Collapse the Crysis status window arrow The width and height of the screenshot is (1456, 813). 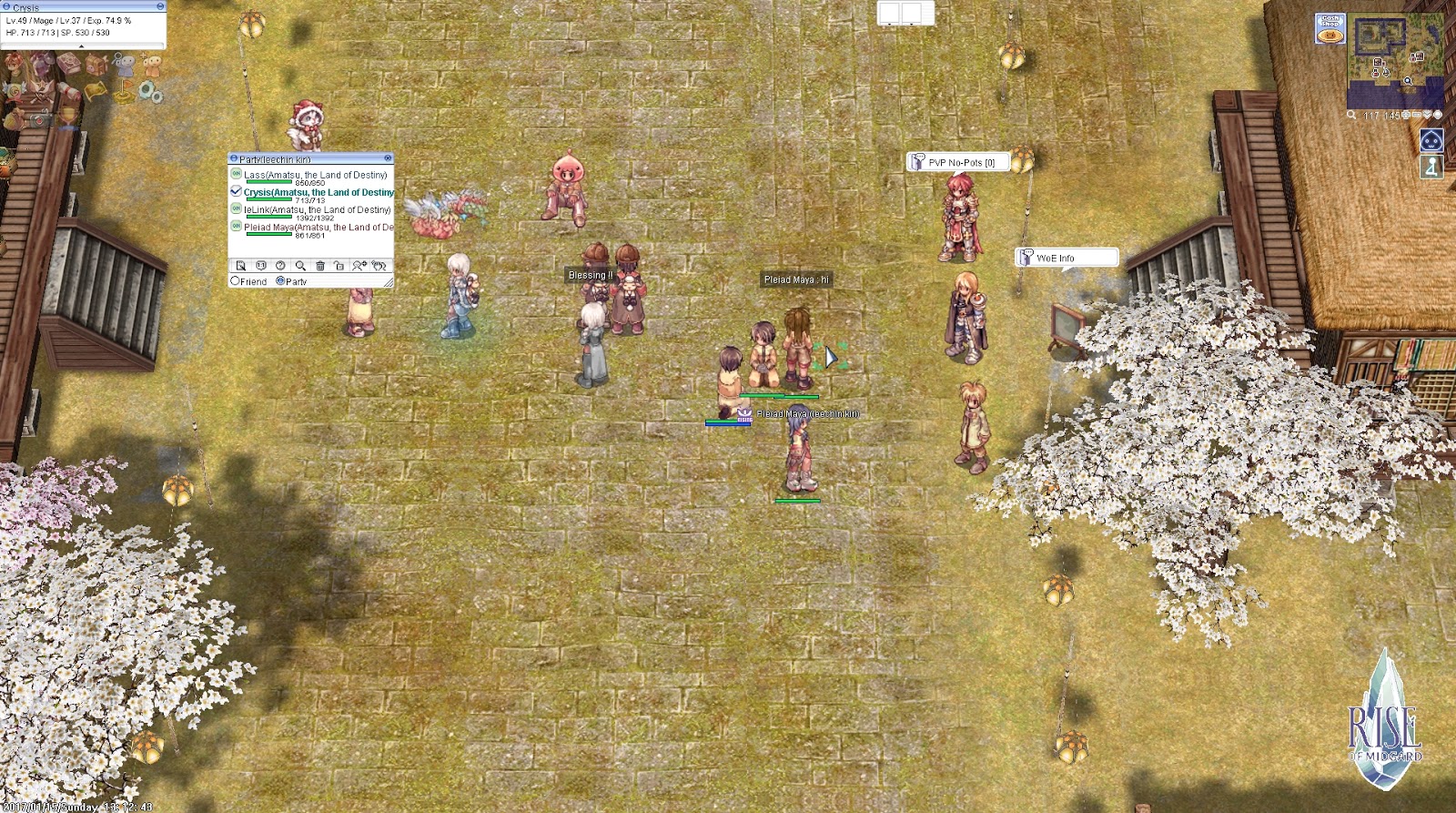tap(82, 46)
